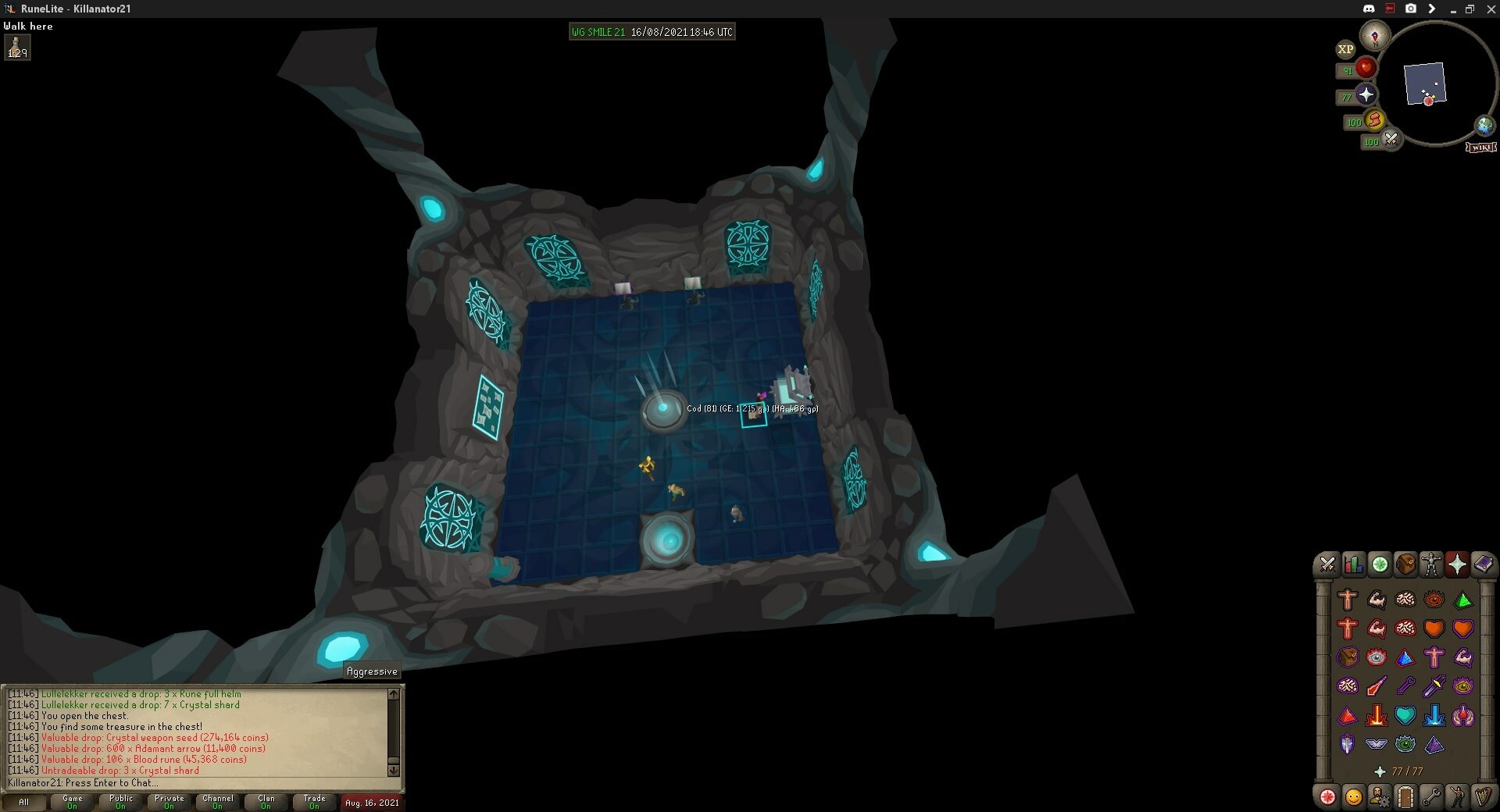Image resolution: width=1500 pixels, height=812 pixels.
Task: Open the Skills tab with bar chart
Action: coord(1353,564)
